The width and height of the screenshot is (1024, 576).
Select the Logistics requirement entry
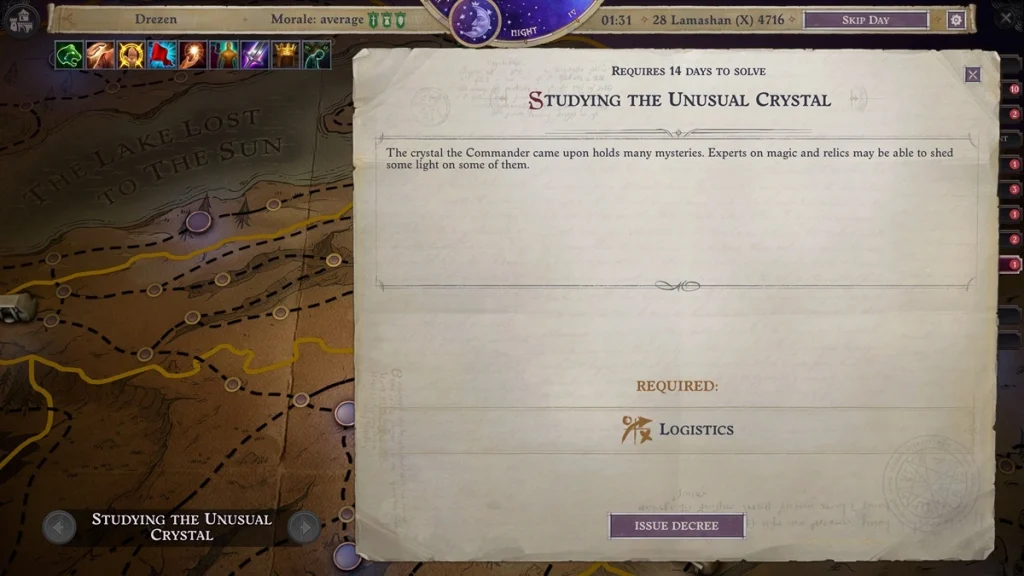pyautogui.click(x=678, y=430)
